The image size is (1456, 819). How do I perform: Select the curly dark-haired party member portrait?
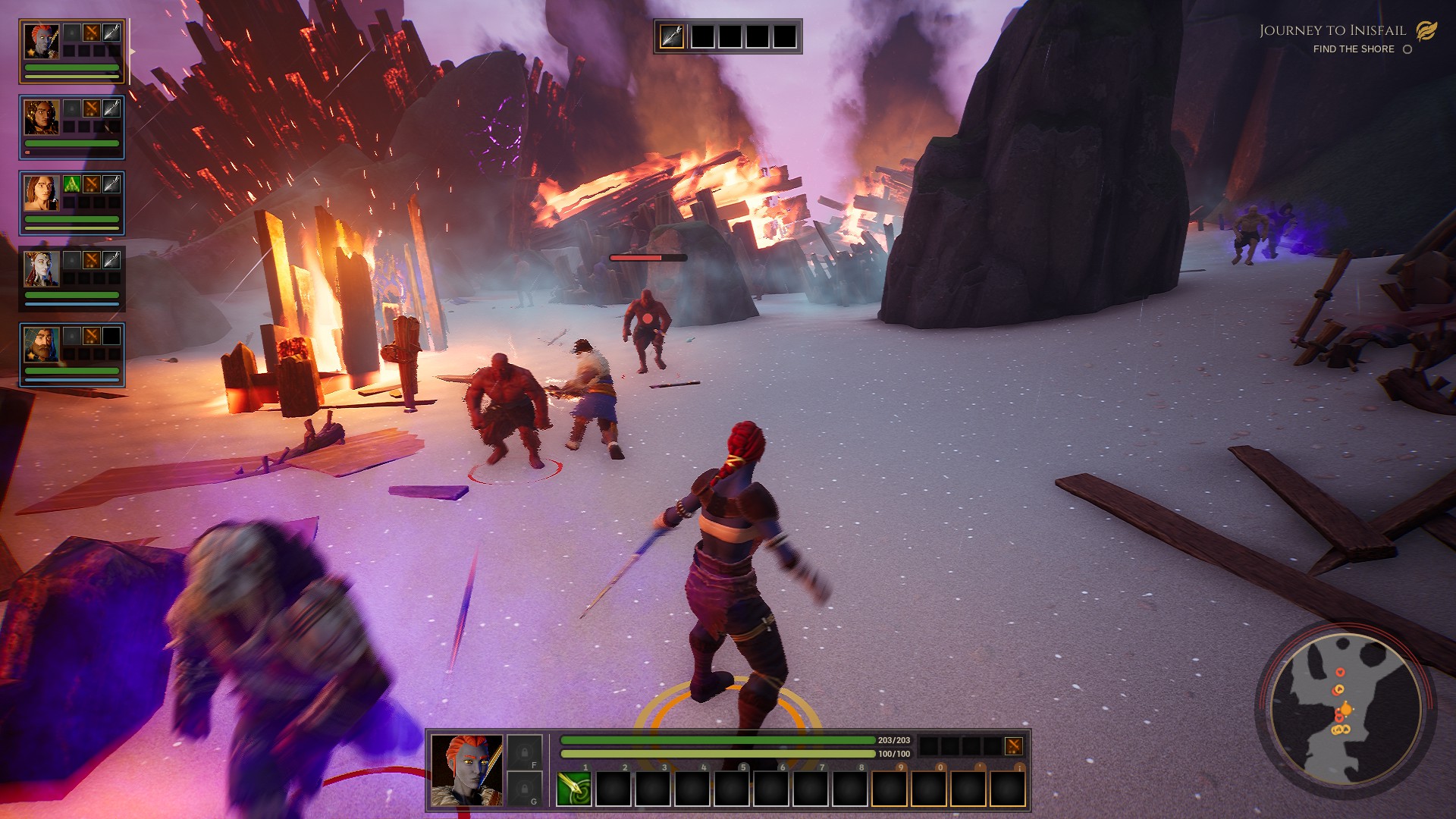[x=41, y=117]
